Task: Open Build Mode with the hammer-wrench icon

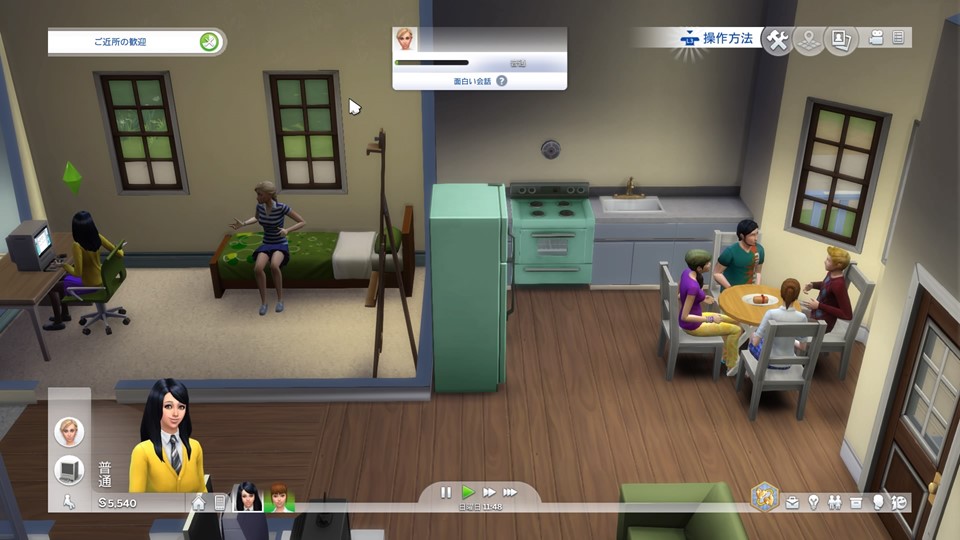Action: coord(777,40)
